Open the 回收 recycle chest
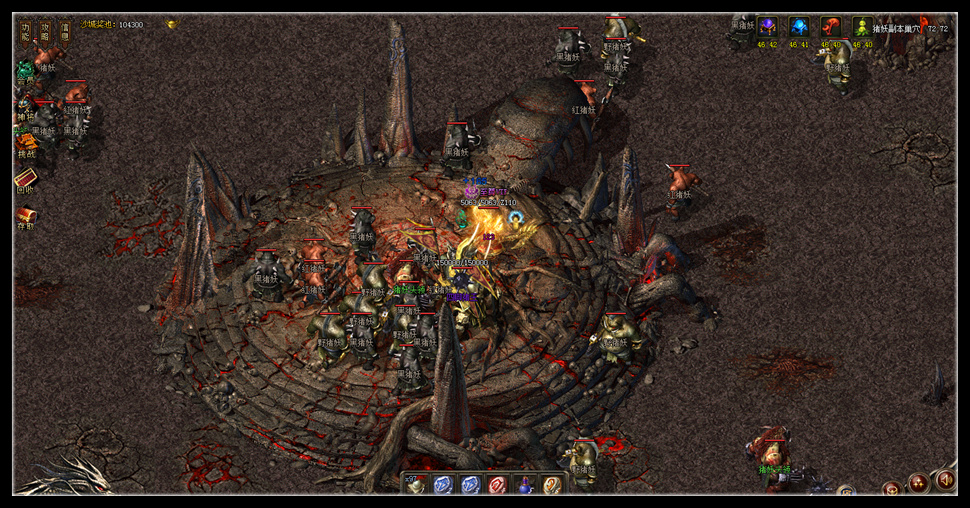970x508 pixels. click(26, 180)
